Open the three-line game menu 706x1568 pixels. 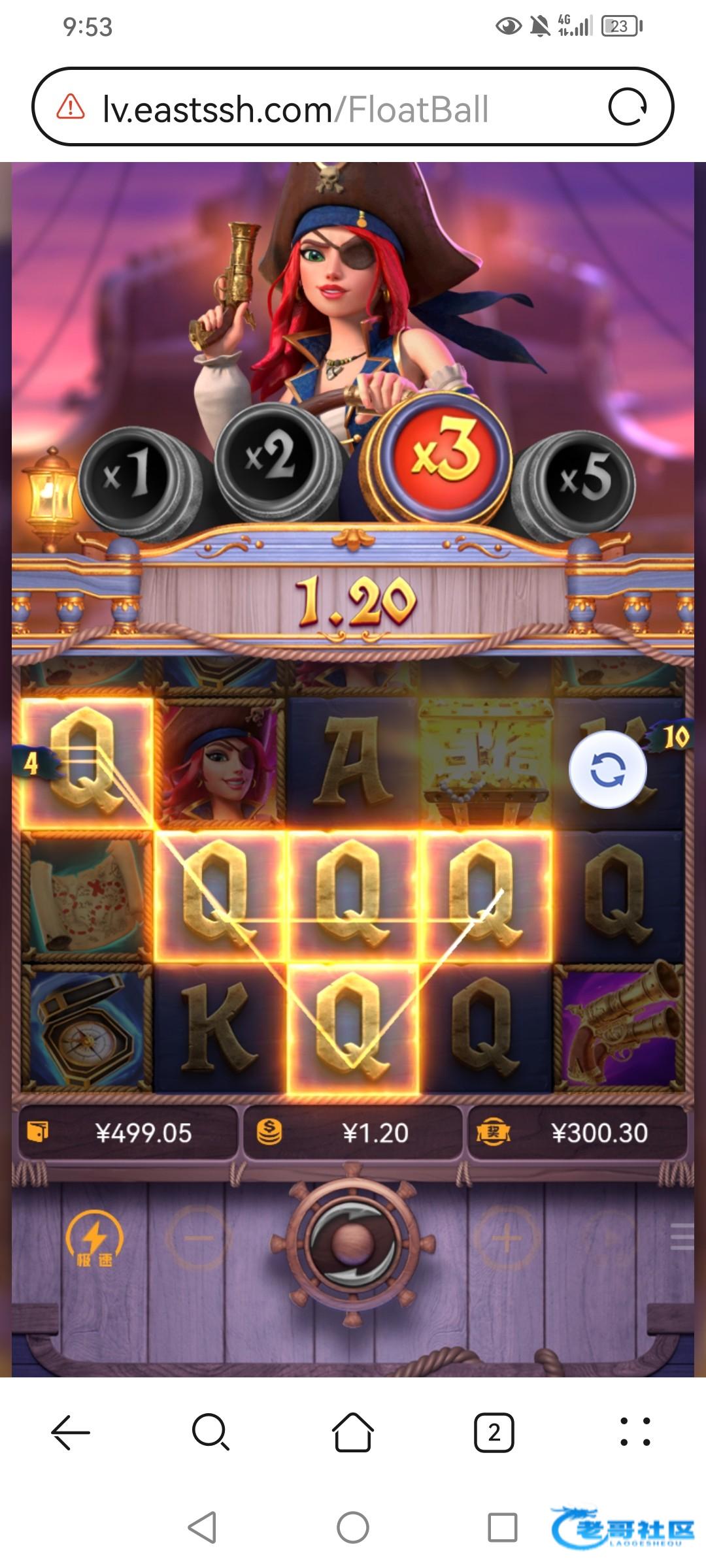point(682,1237)
